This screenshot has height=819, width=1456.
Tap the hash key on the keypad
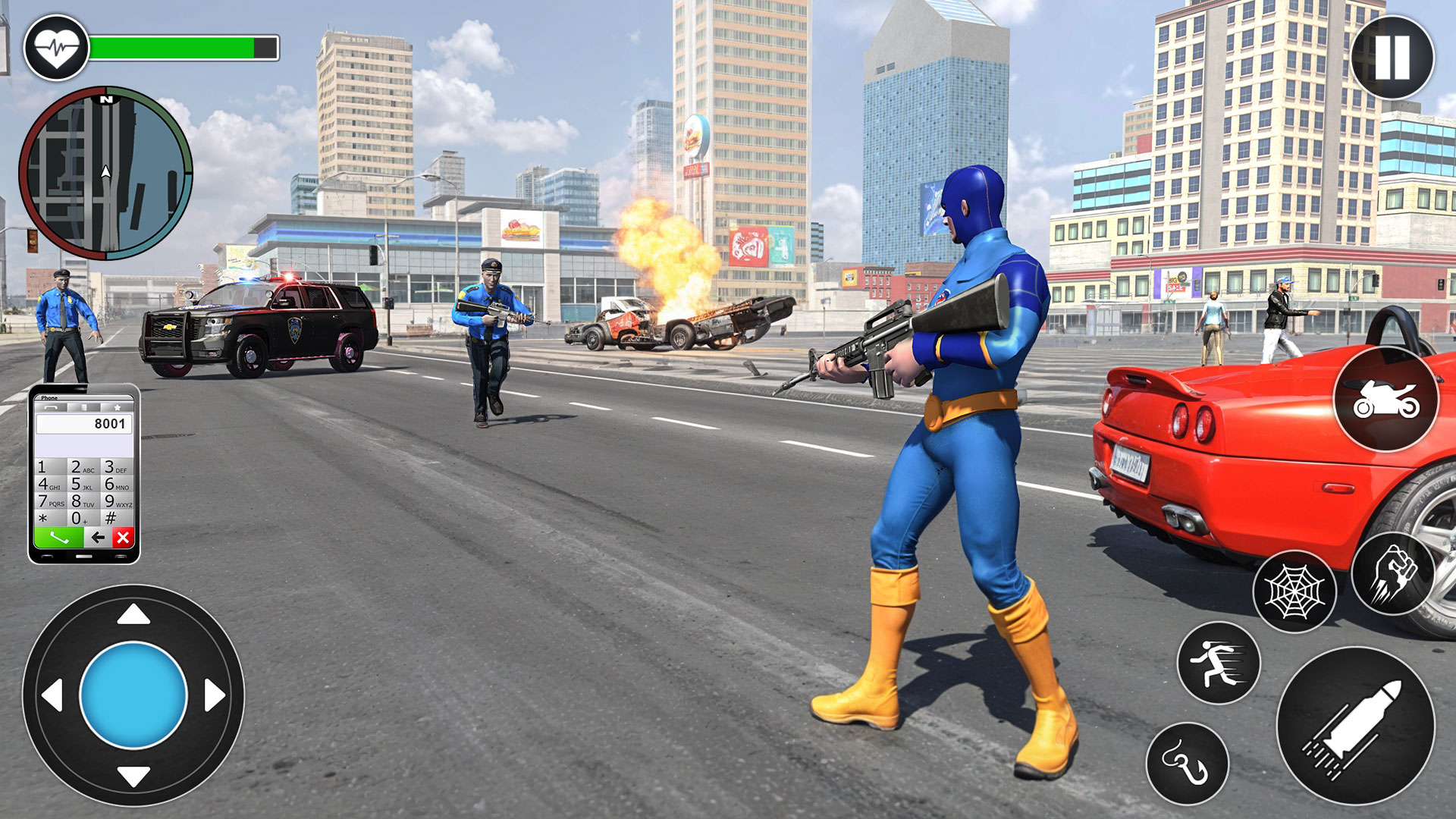pos(110,516)
